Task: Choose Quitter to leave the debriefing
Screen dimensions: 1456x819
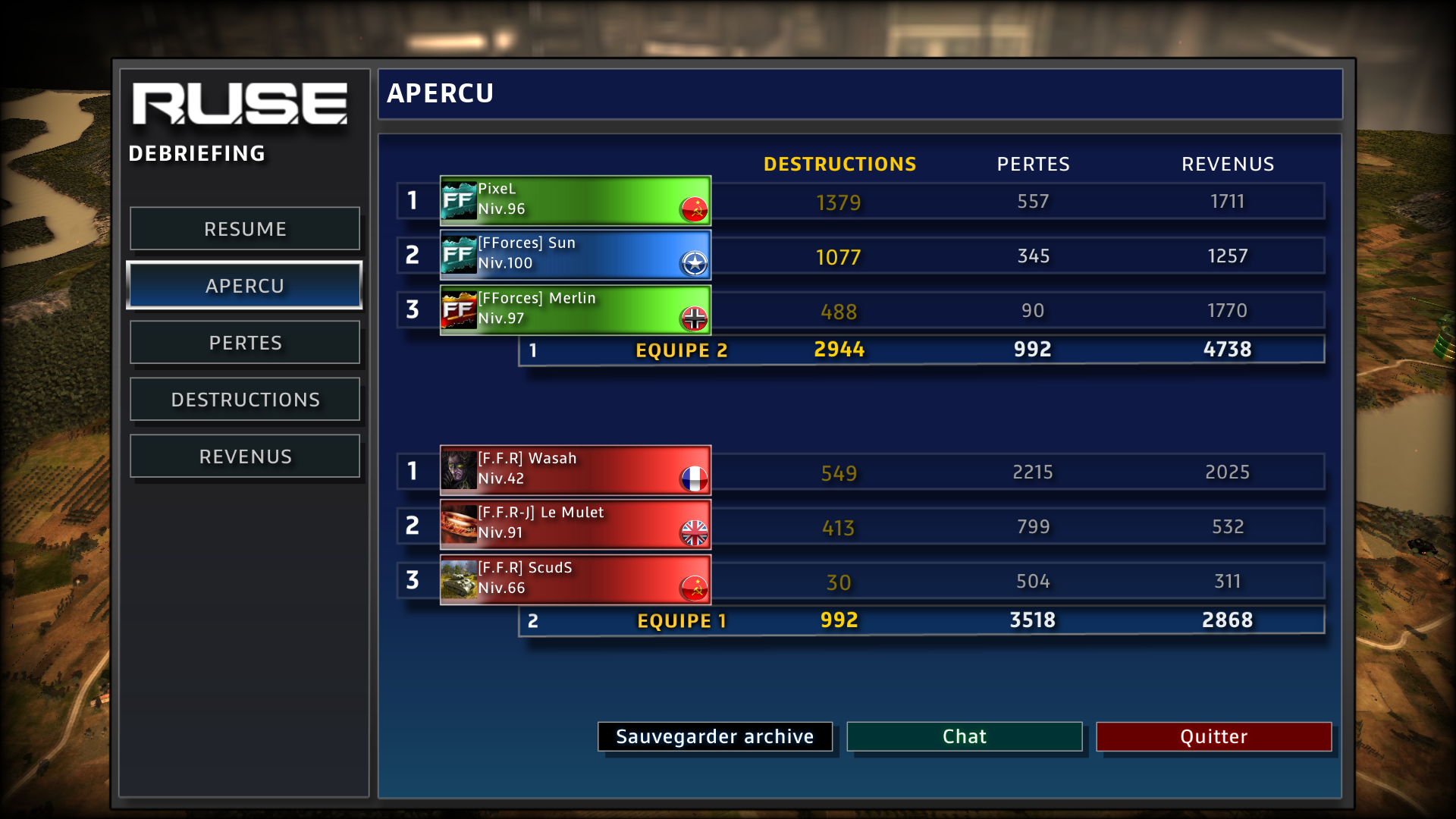Action: (x=1213, y=736)
